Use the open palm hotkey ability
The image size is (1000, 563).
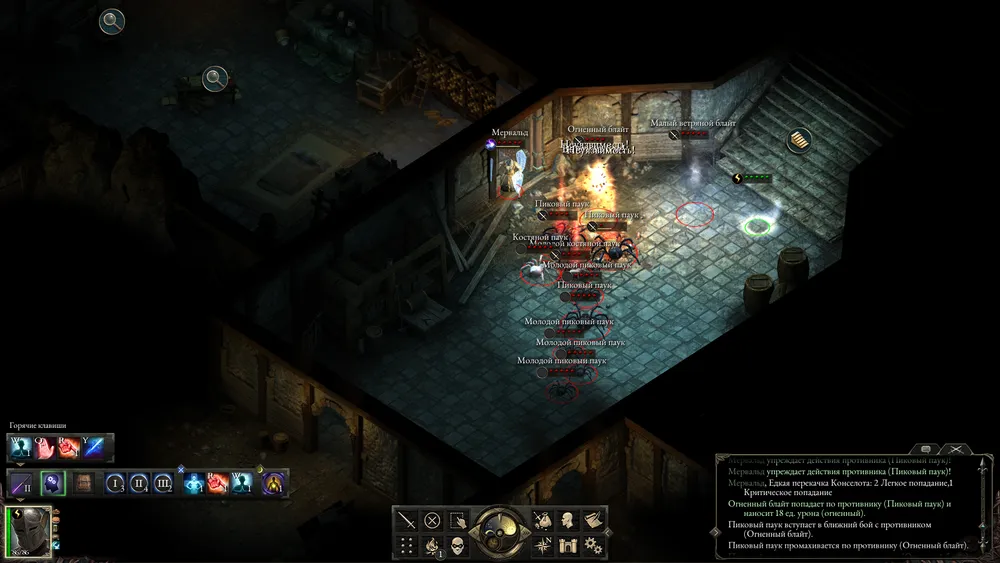point(46,447)
